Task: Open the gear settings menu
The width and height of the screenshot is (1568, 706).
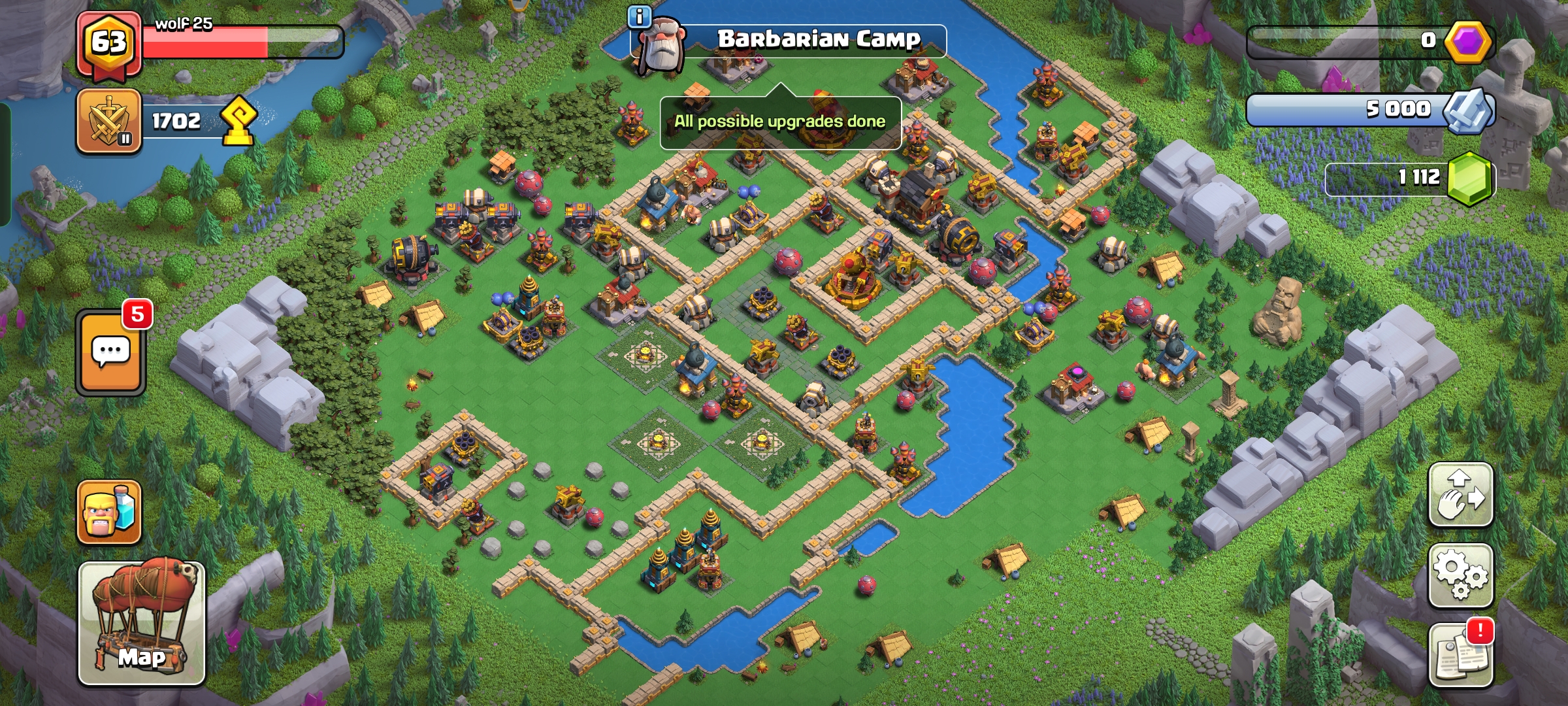Action: click(1460, 575)
